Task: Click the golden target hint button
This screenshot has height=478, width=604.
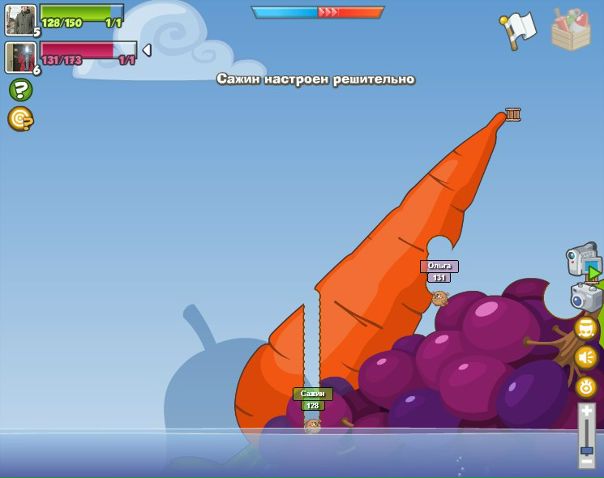Action: point(20,119)
